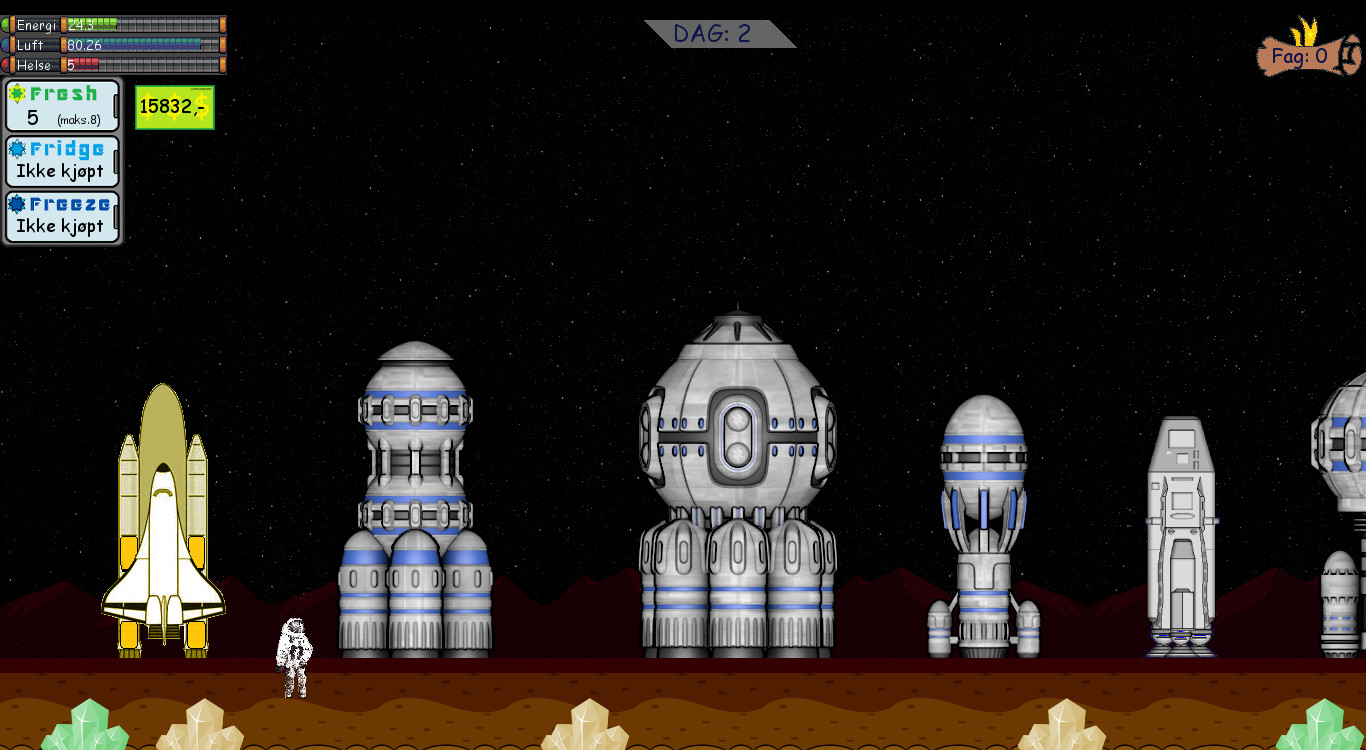
Task: Expand the Fresh panel side handle
Action: click(x=116, y=107)
